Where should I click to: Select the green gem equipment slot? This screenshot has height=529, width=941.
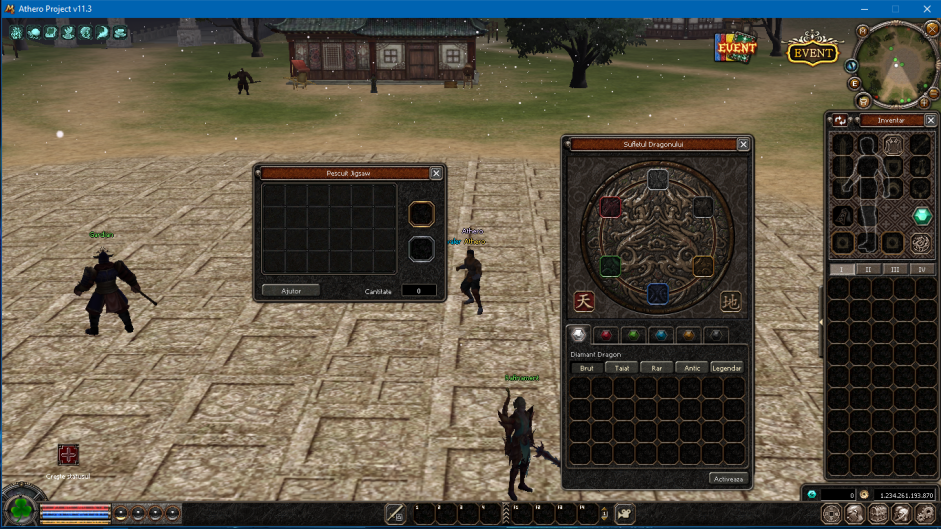[921, 215]
